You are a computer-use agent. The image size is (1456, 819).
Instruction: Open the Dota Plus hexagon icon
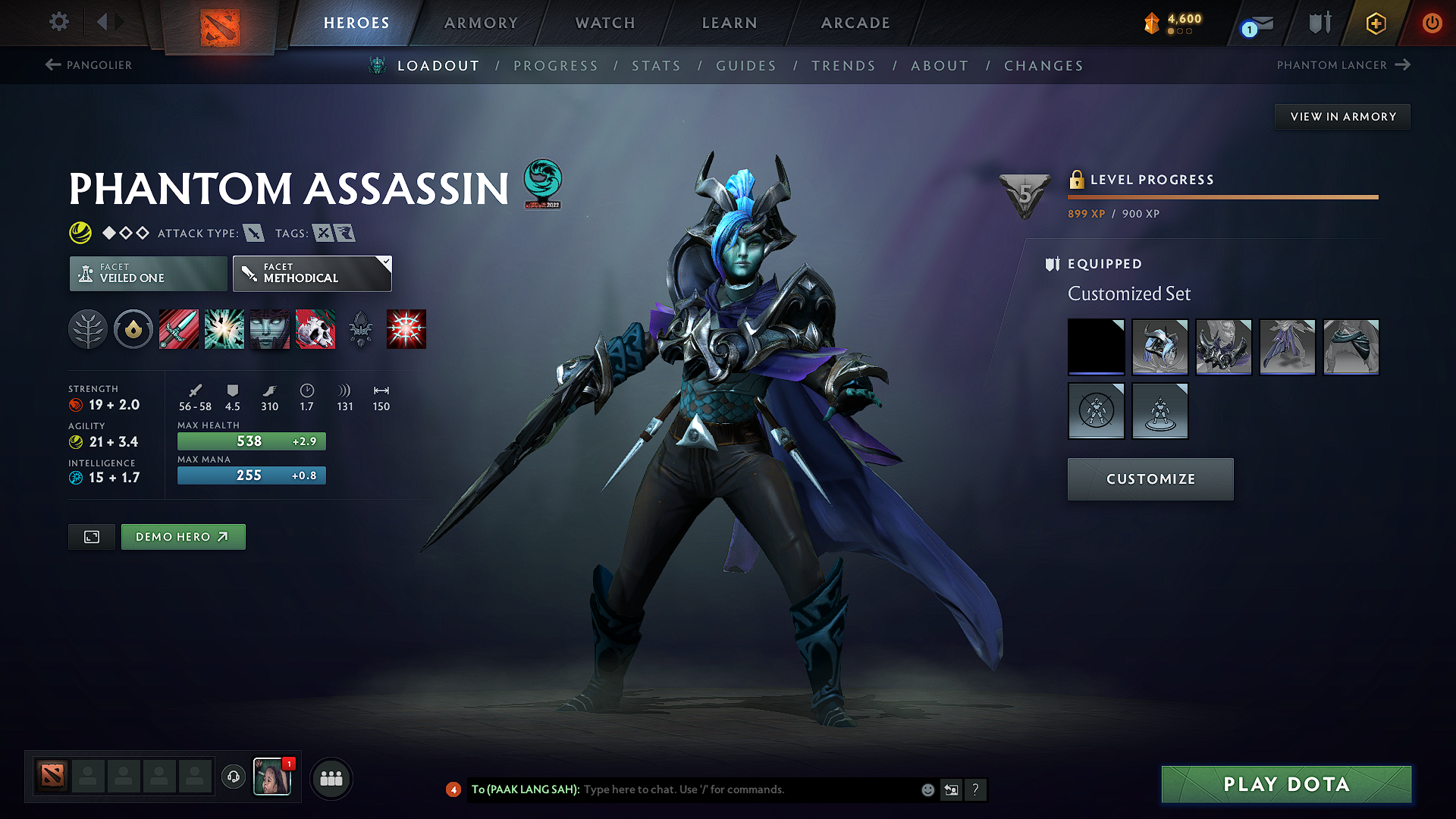click(x=1374, y=23)
